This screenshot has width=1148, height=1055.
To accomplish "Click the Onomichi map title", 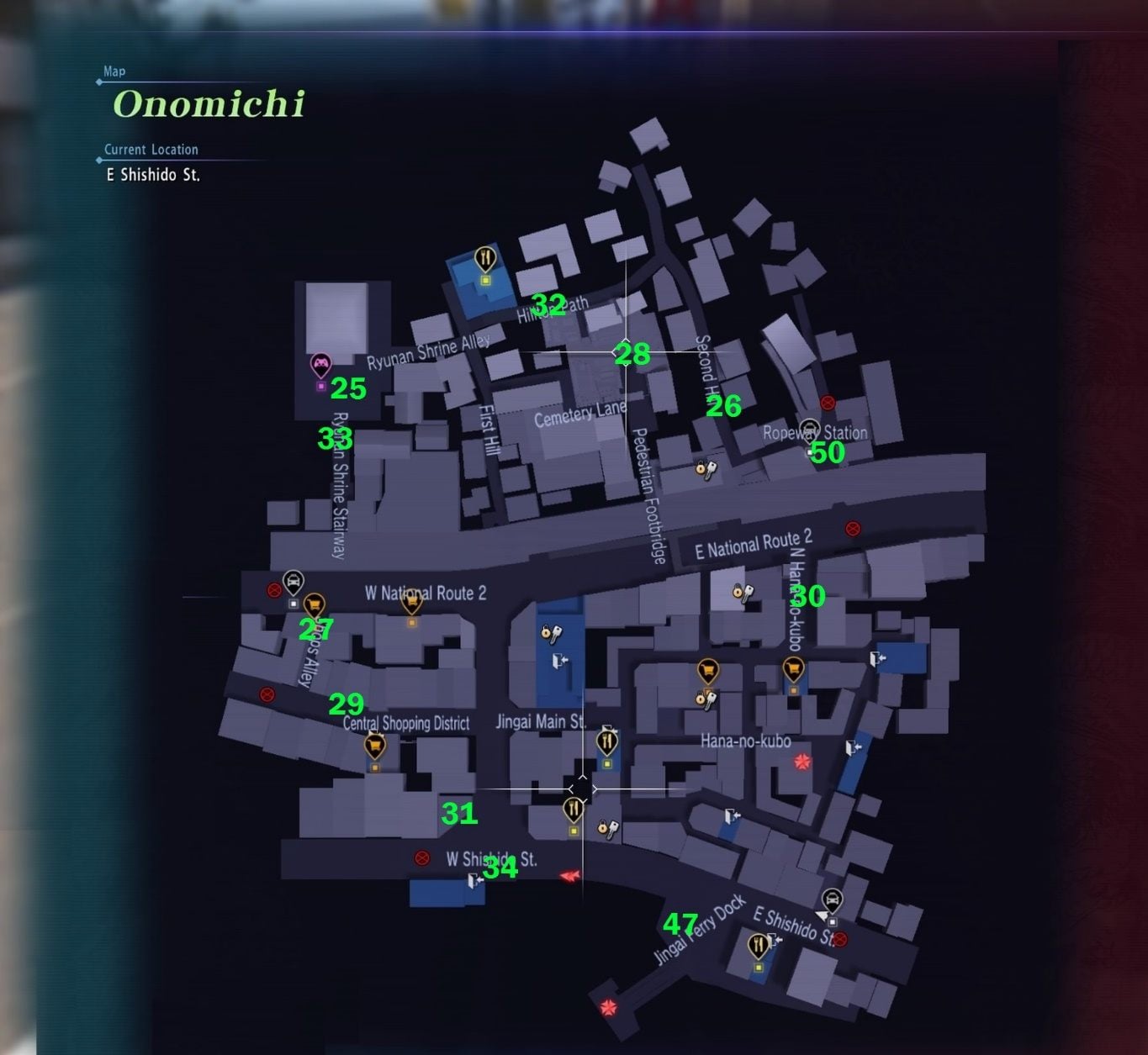I will [207, 105].
